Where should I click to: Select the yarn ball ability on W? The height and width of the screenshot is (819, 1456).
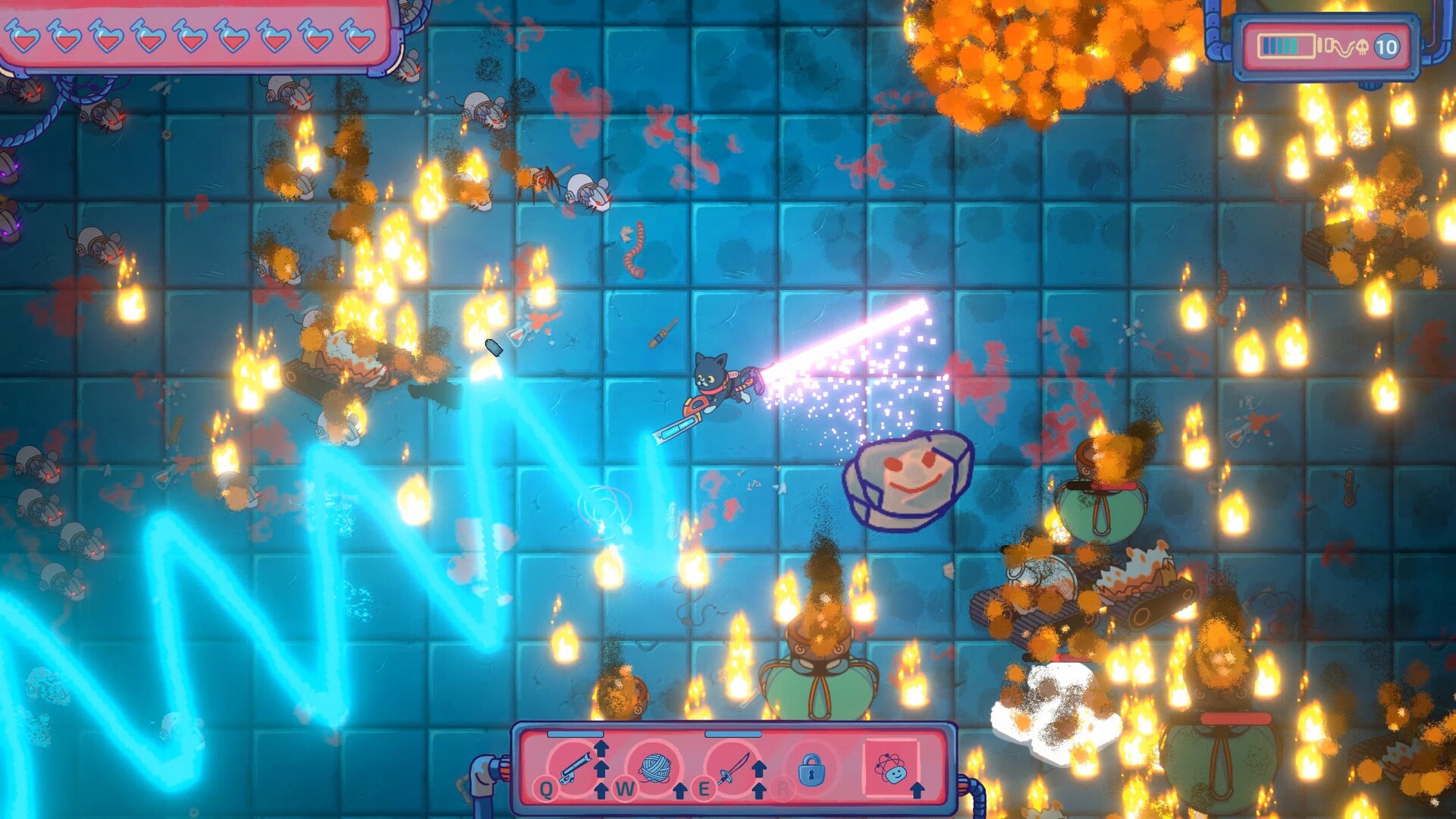(x=656, y=766)
